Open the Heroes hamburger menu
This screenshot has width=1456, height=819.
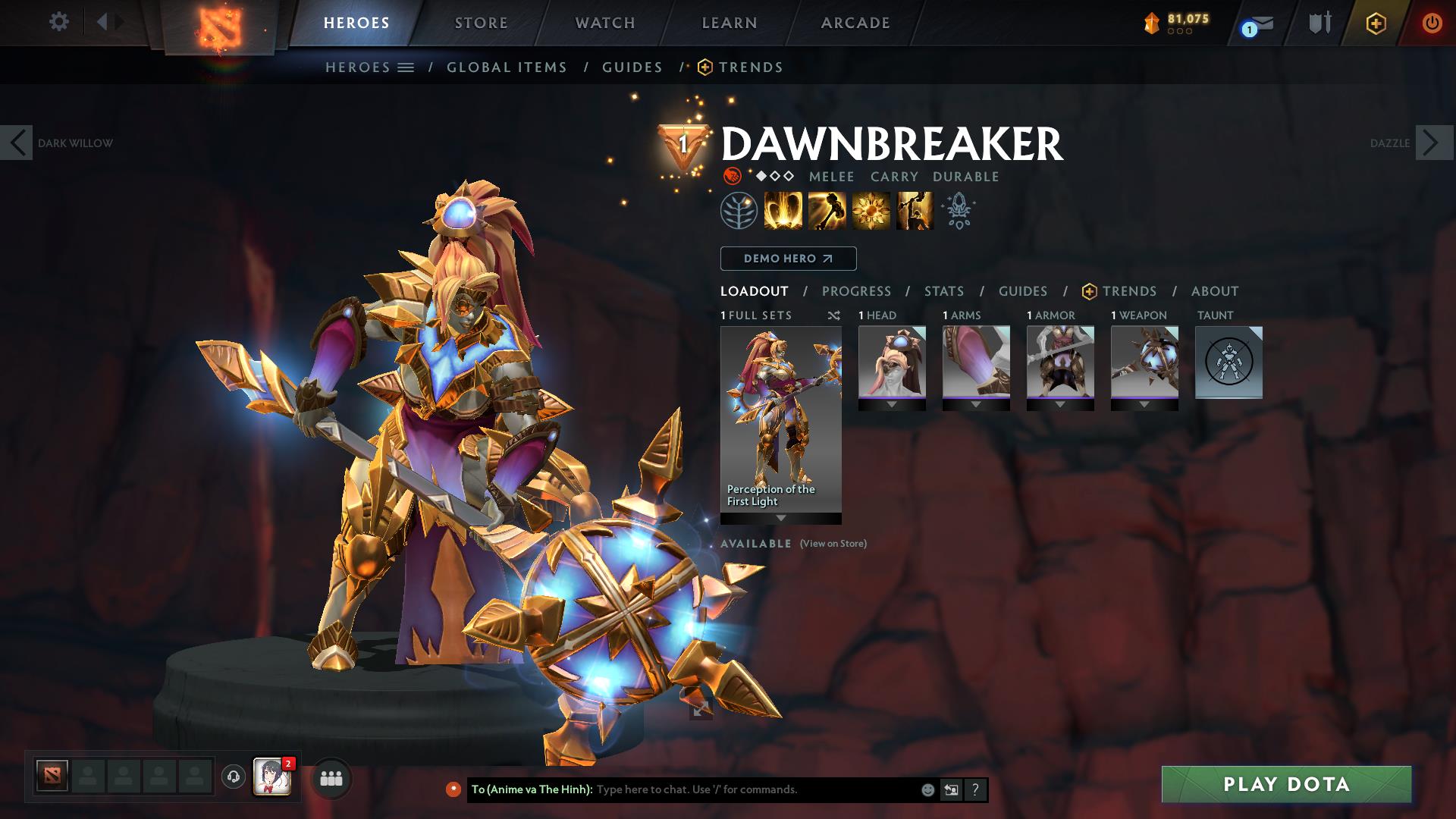coord(407,67)
